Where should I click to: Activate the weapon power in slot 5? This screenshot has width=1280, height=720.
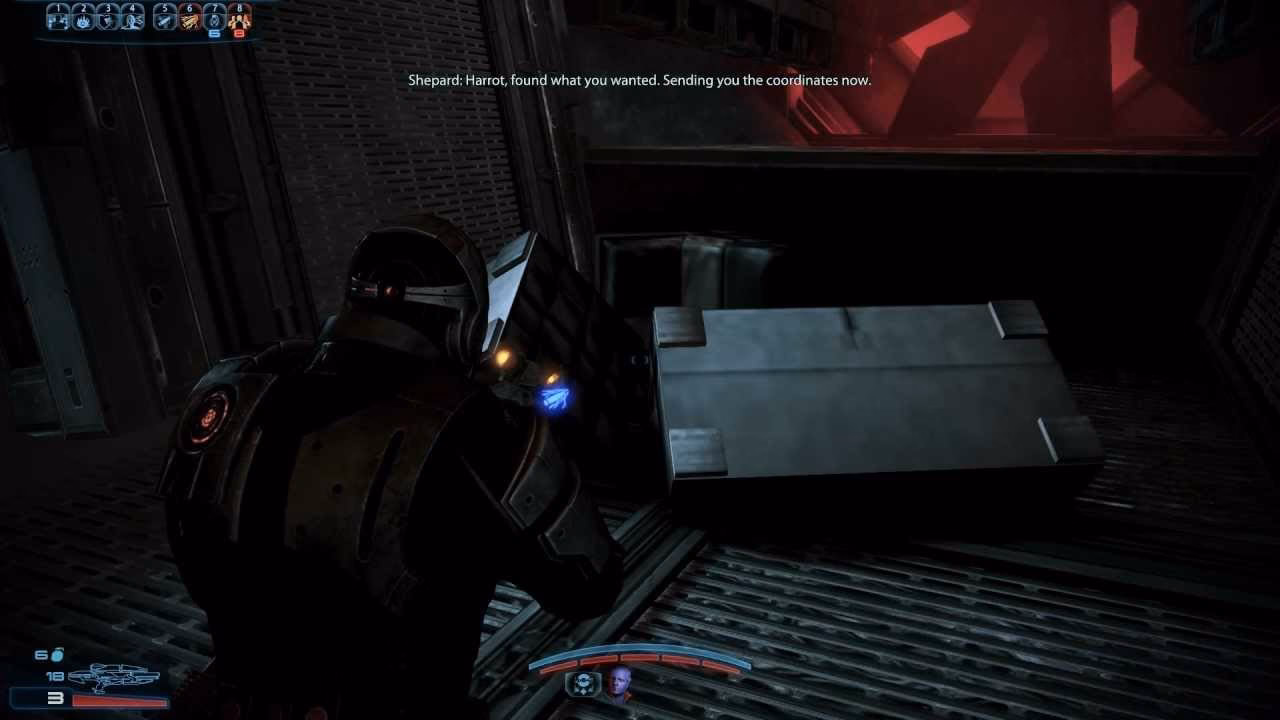coord(165,22)
